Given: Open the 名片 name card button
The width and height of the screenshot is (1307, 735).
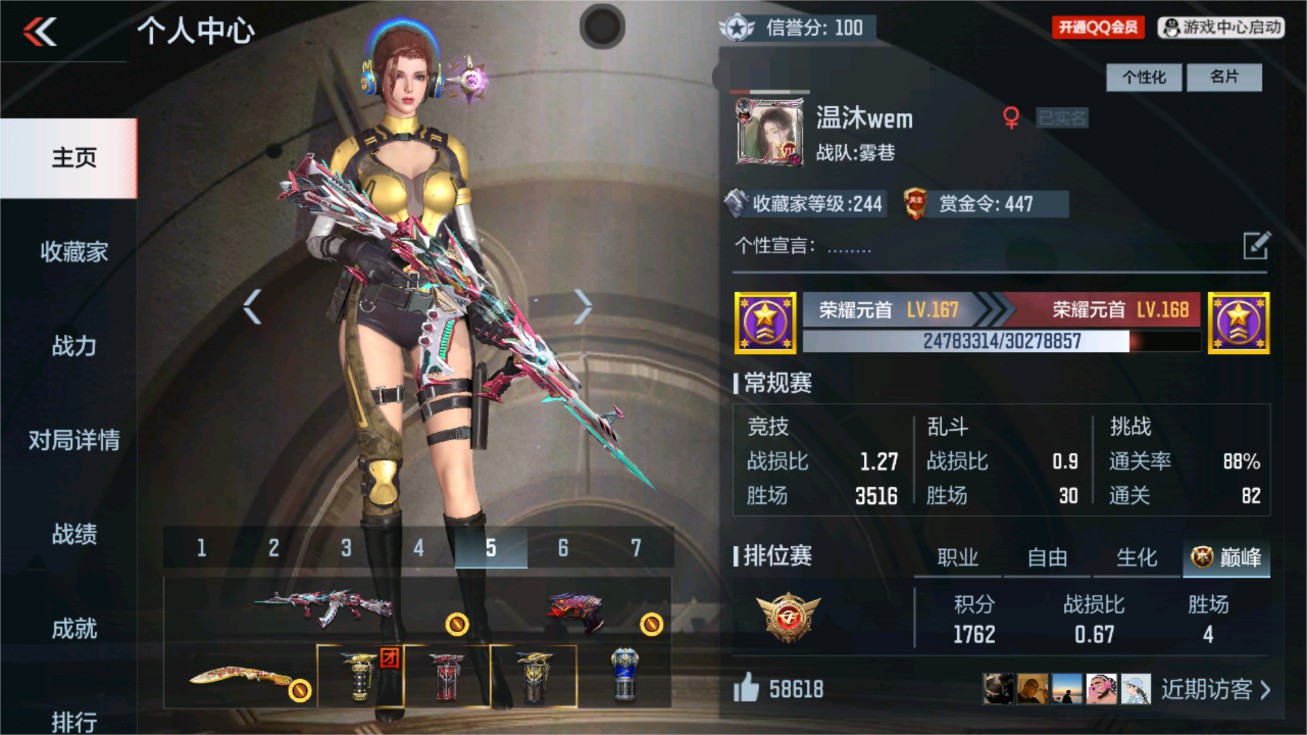Looking at the screenshot, I should [1225, 77].
